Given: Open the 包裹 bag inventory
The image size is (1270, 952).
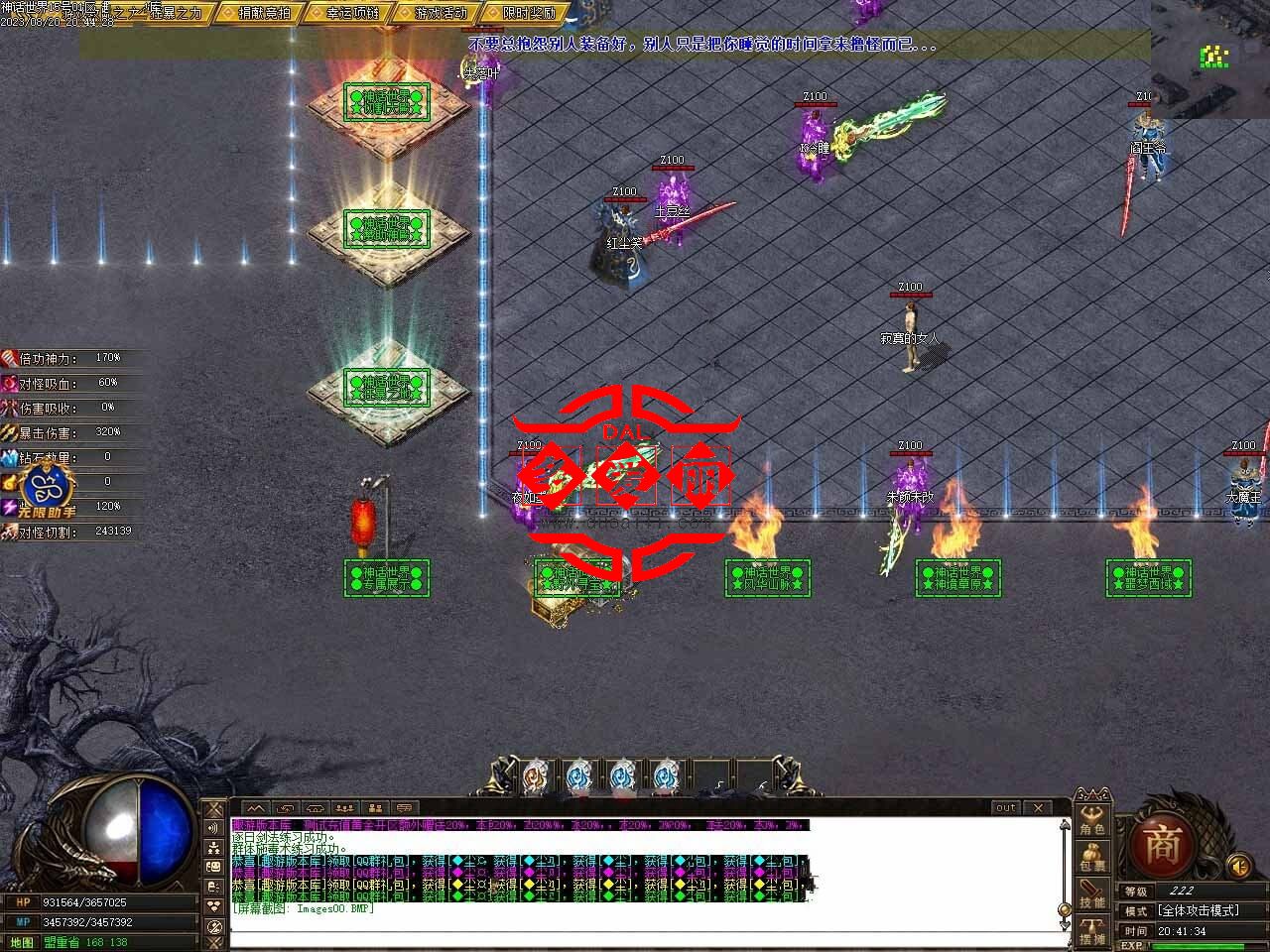Looking at the screenshot, I should [1092, 856].
